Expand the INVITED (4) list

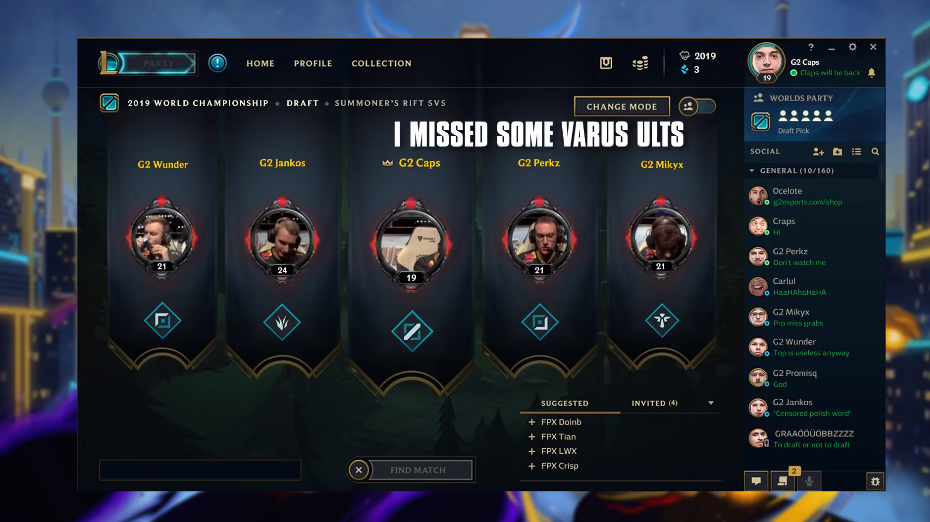[711, 403]
